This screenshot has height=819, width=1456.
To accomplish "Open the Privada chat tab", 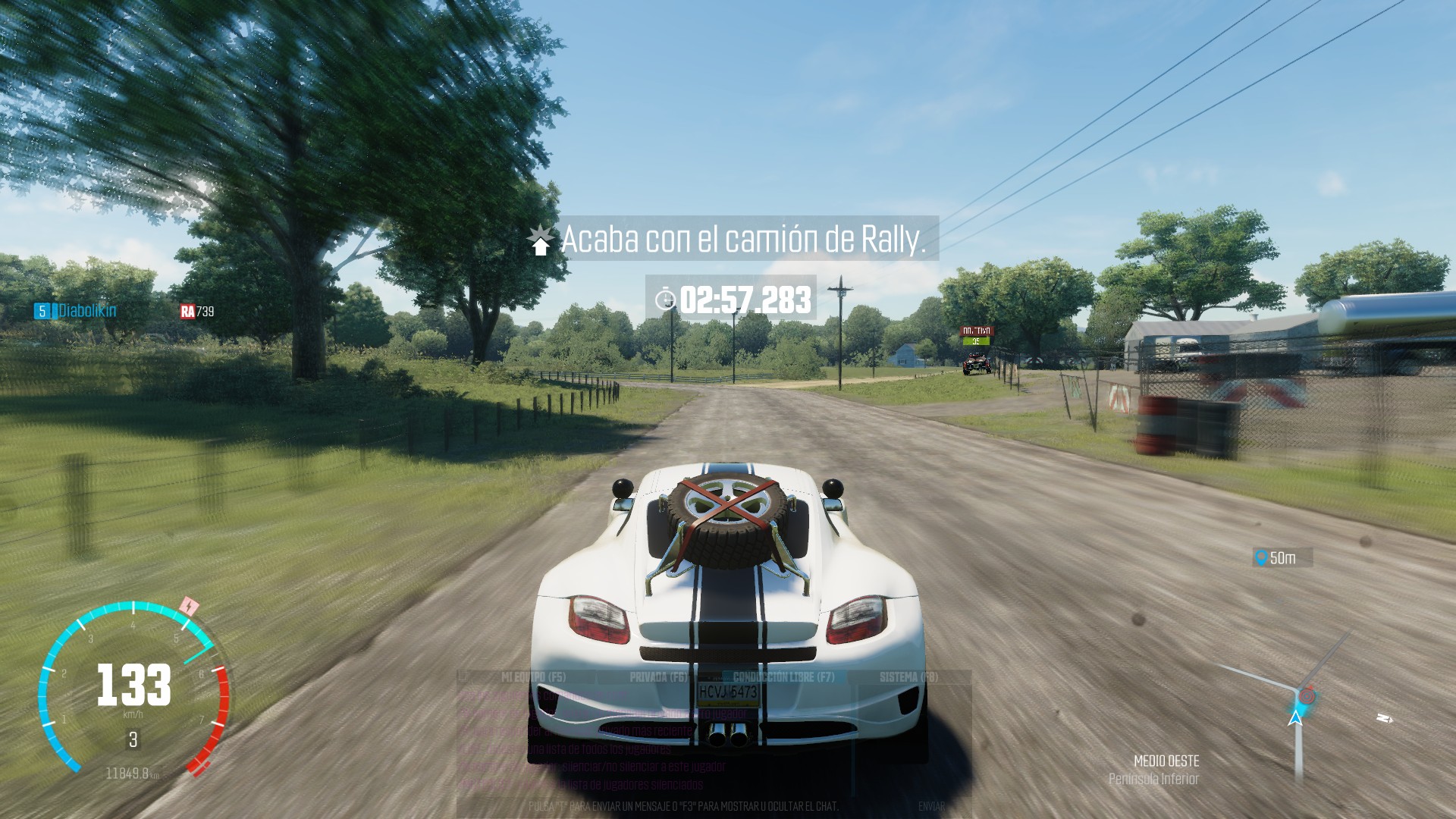I will pos(657,677).
